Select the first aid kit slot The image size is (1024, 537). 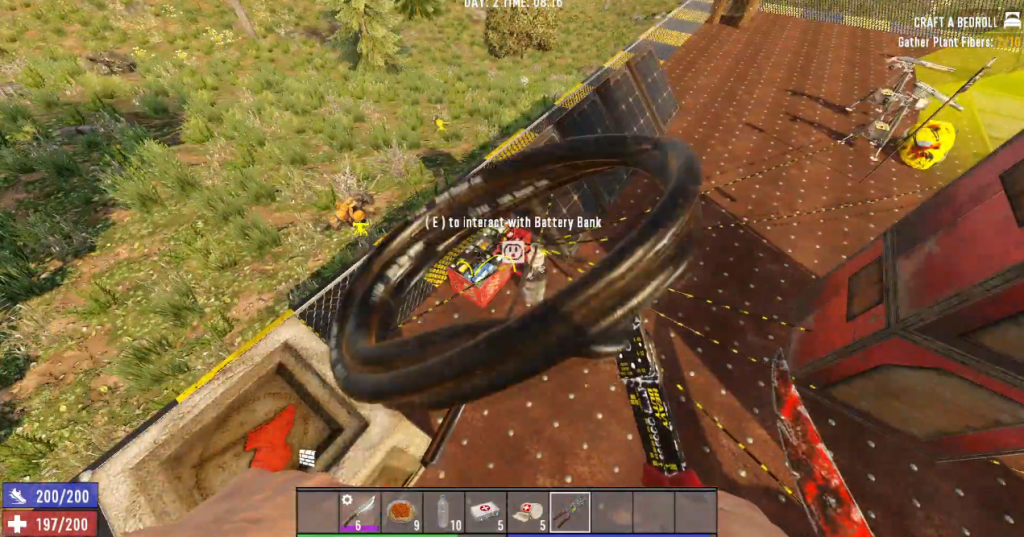486,512
